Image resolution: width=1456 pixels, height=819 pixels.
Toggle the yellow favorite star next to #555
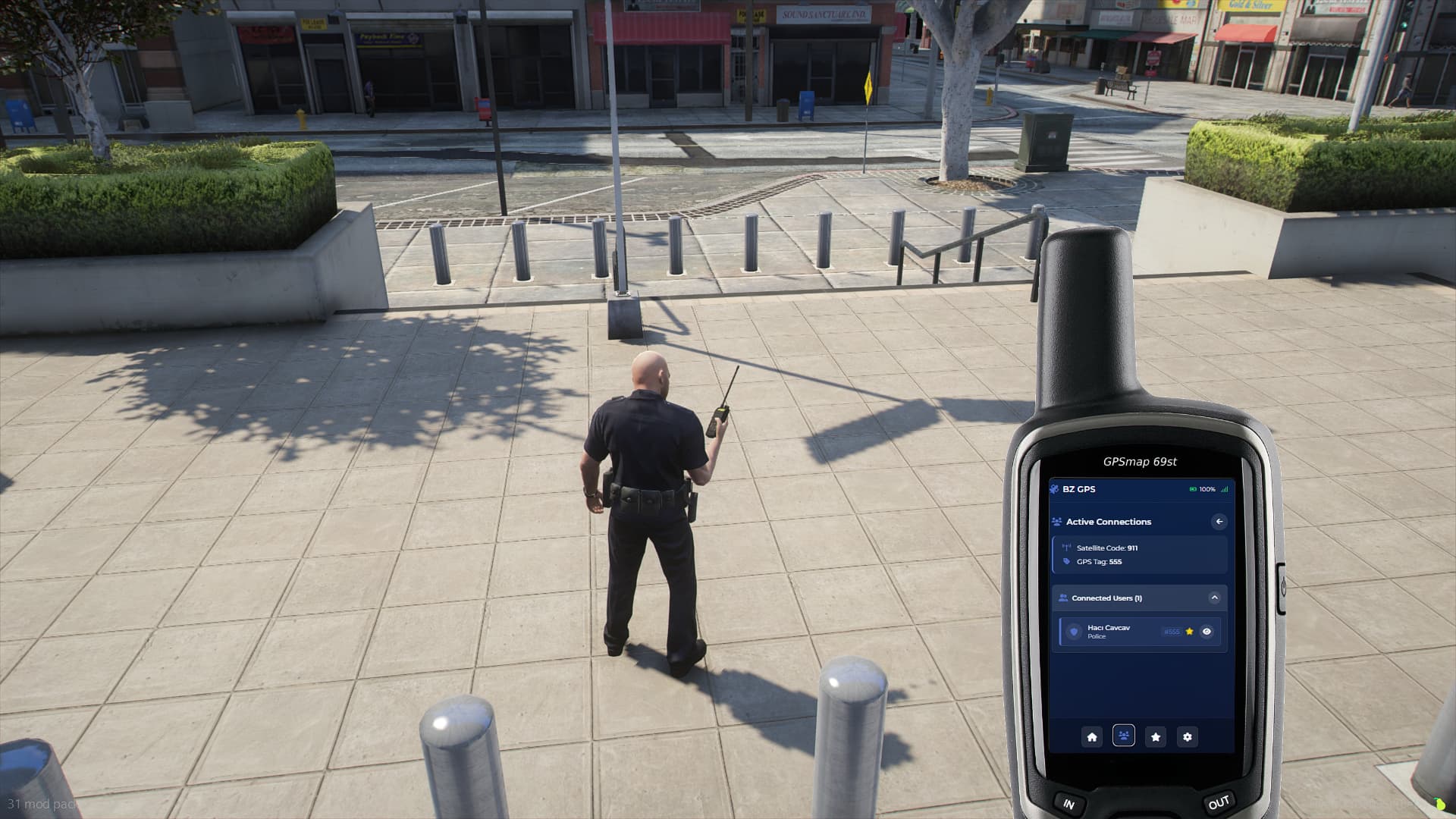[1190, 632]
